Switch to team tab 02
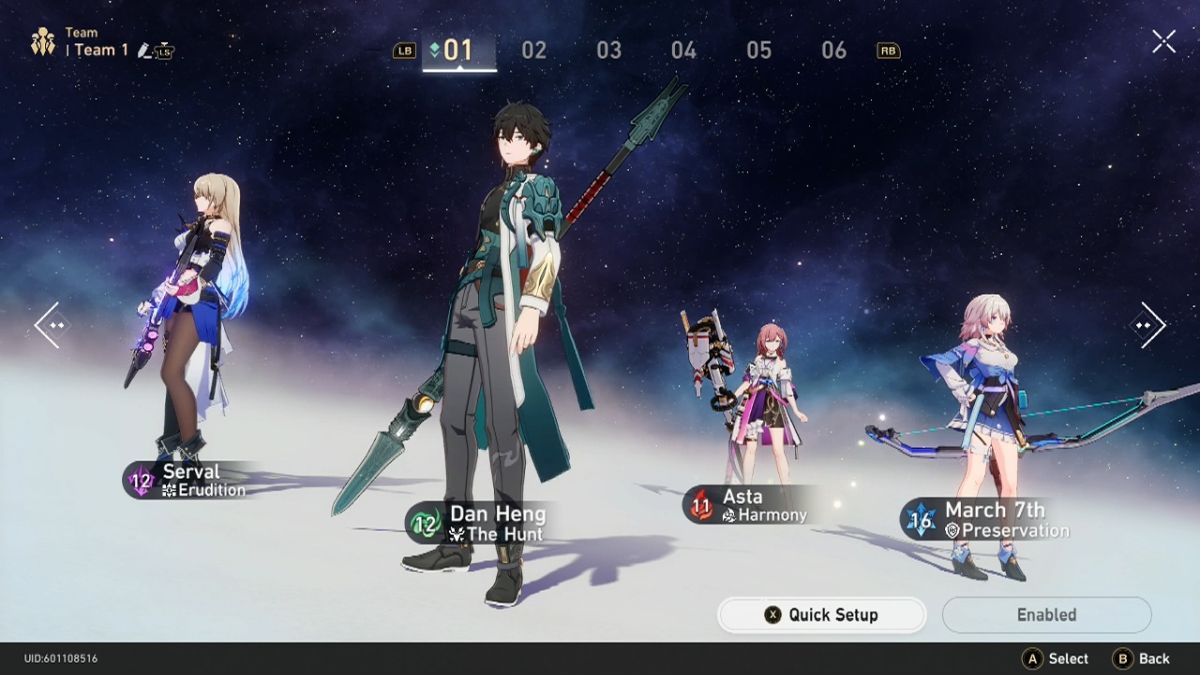Screen dimensions: 1200x675 click(534, 50)
